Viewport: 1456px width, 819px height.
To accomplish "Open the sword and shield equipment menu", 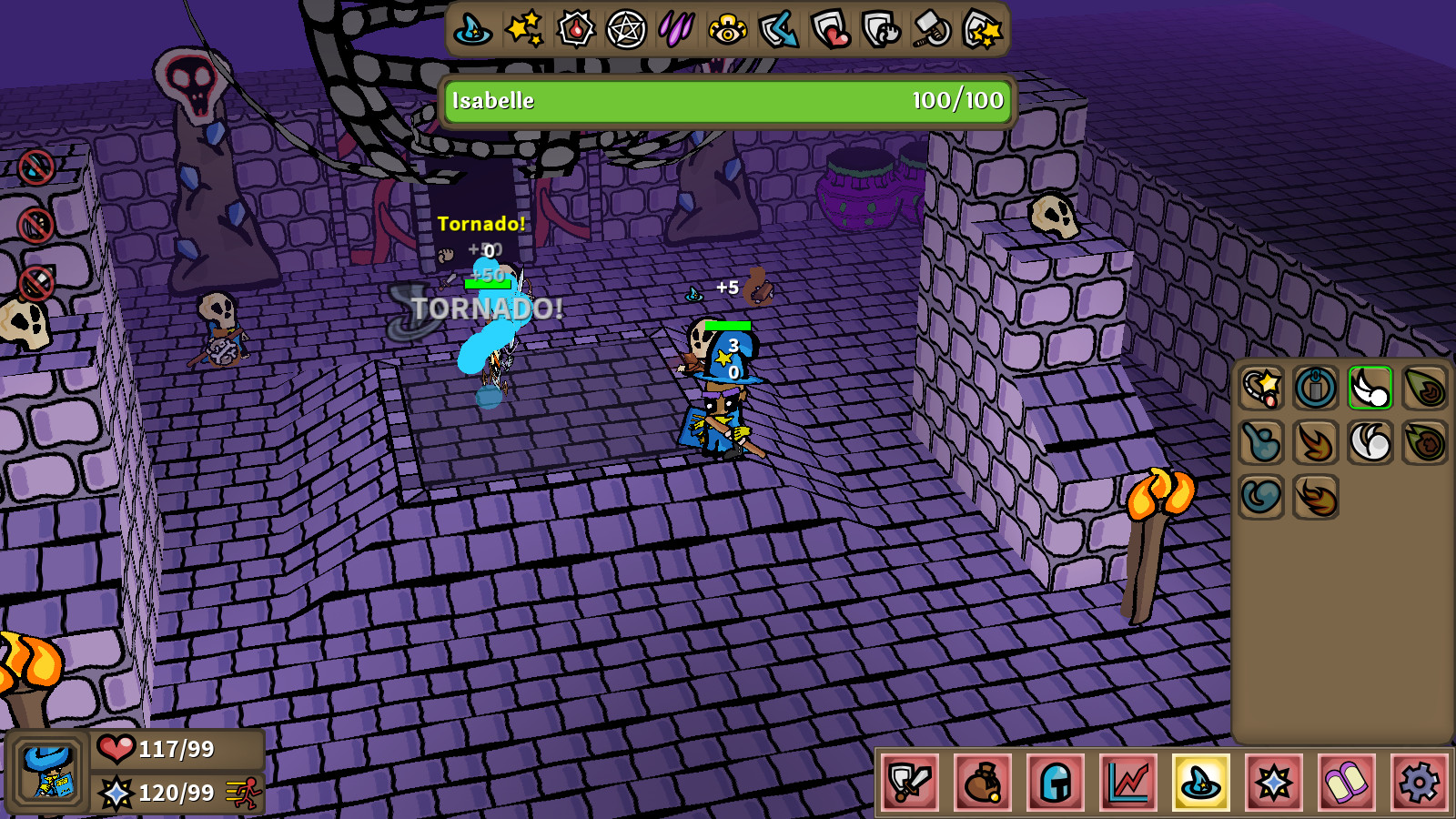I will [x=912, y=784].
